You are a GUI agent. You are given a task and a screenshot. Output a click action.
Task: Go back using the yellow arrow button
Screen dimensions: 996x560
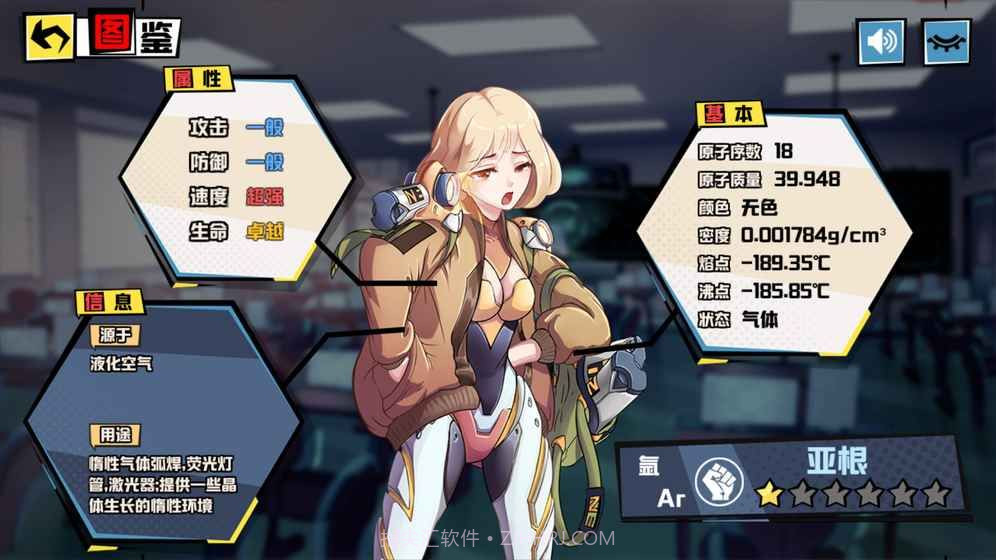49,38
